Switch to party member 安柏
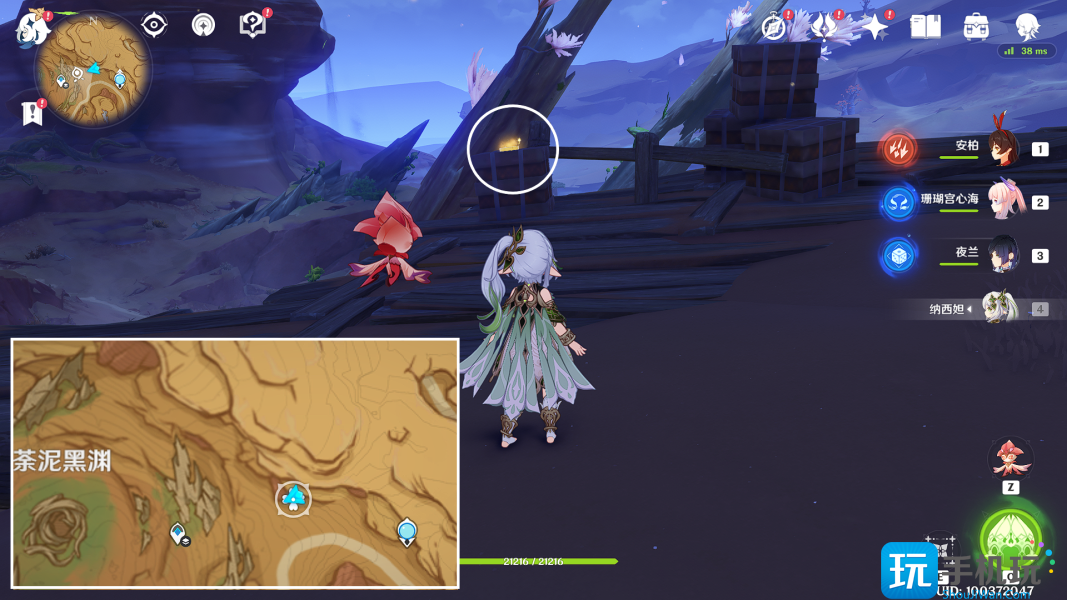The image size is (1067, 600). click(x=1001, y=148)
